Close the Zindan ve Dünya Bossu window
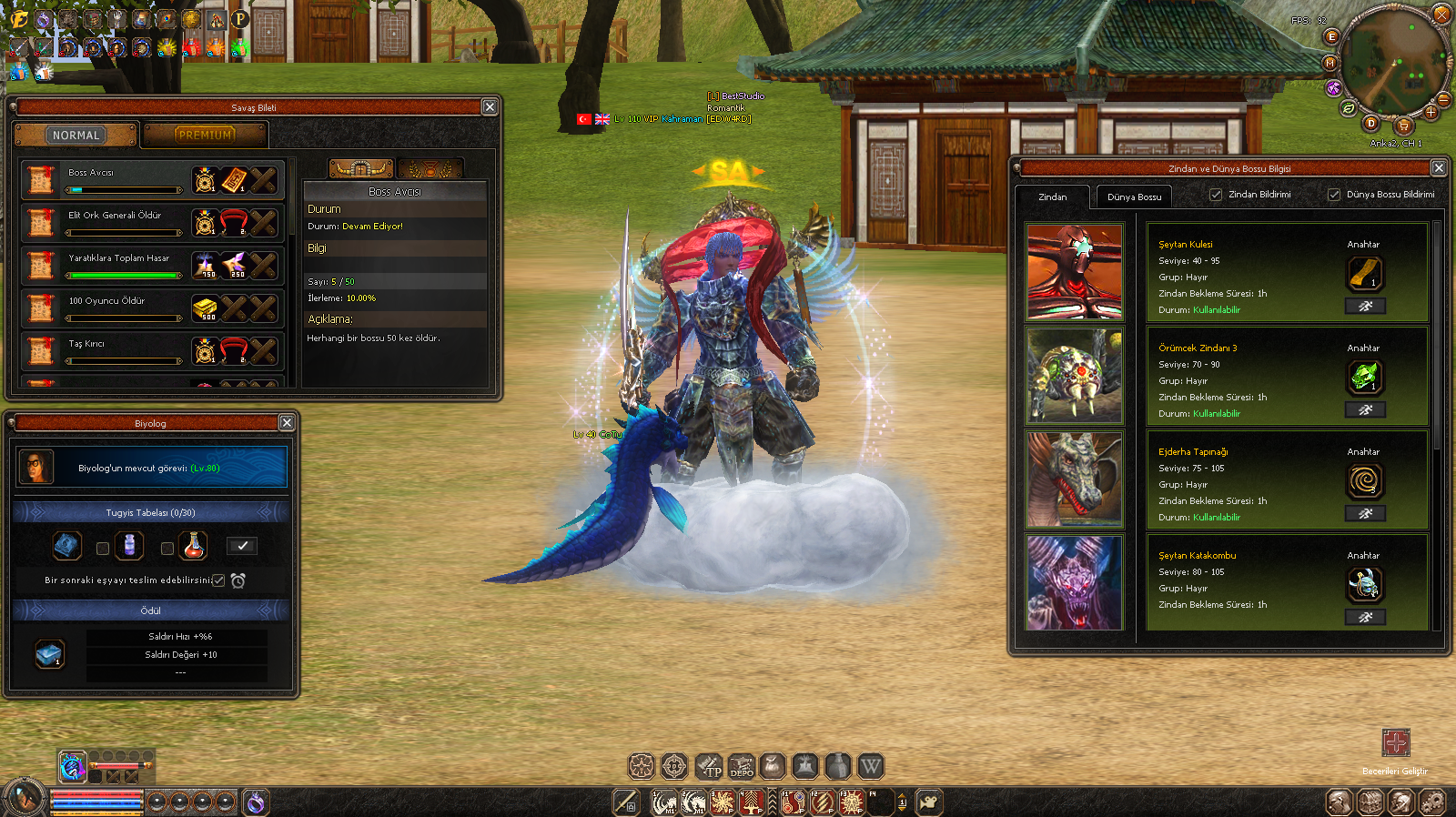This screenshot has width=1456, height=817. click(1439, 168)
